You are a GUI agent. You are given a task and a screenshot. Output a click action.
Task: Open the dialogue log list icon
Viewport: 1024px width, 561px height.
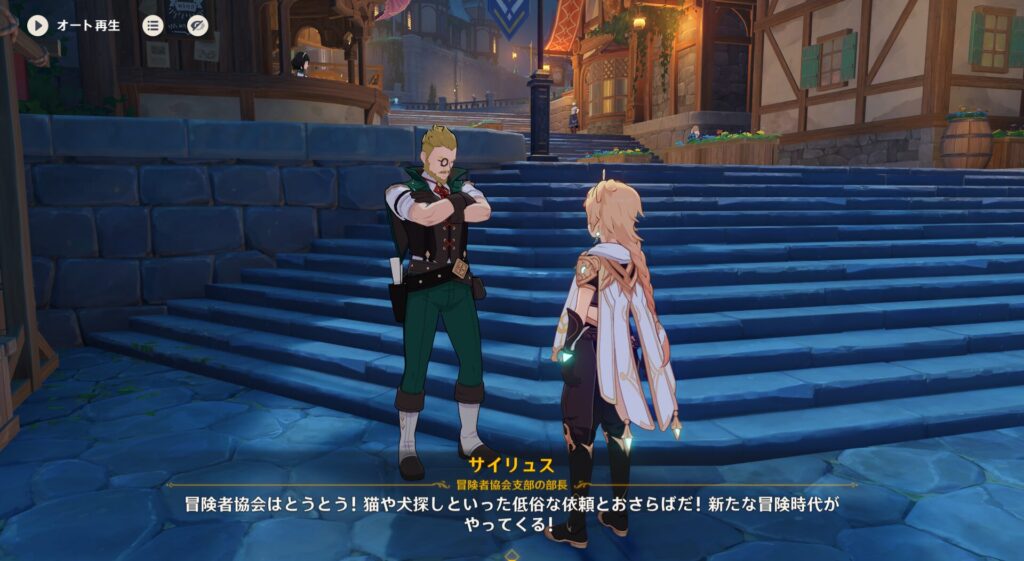(x=153, y=25)
